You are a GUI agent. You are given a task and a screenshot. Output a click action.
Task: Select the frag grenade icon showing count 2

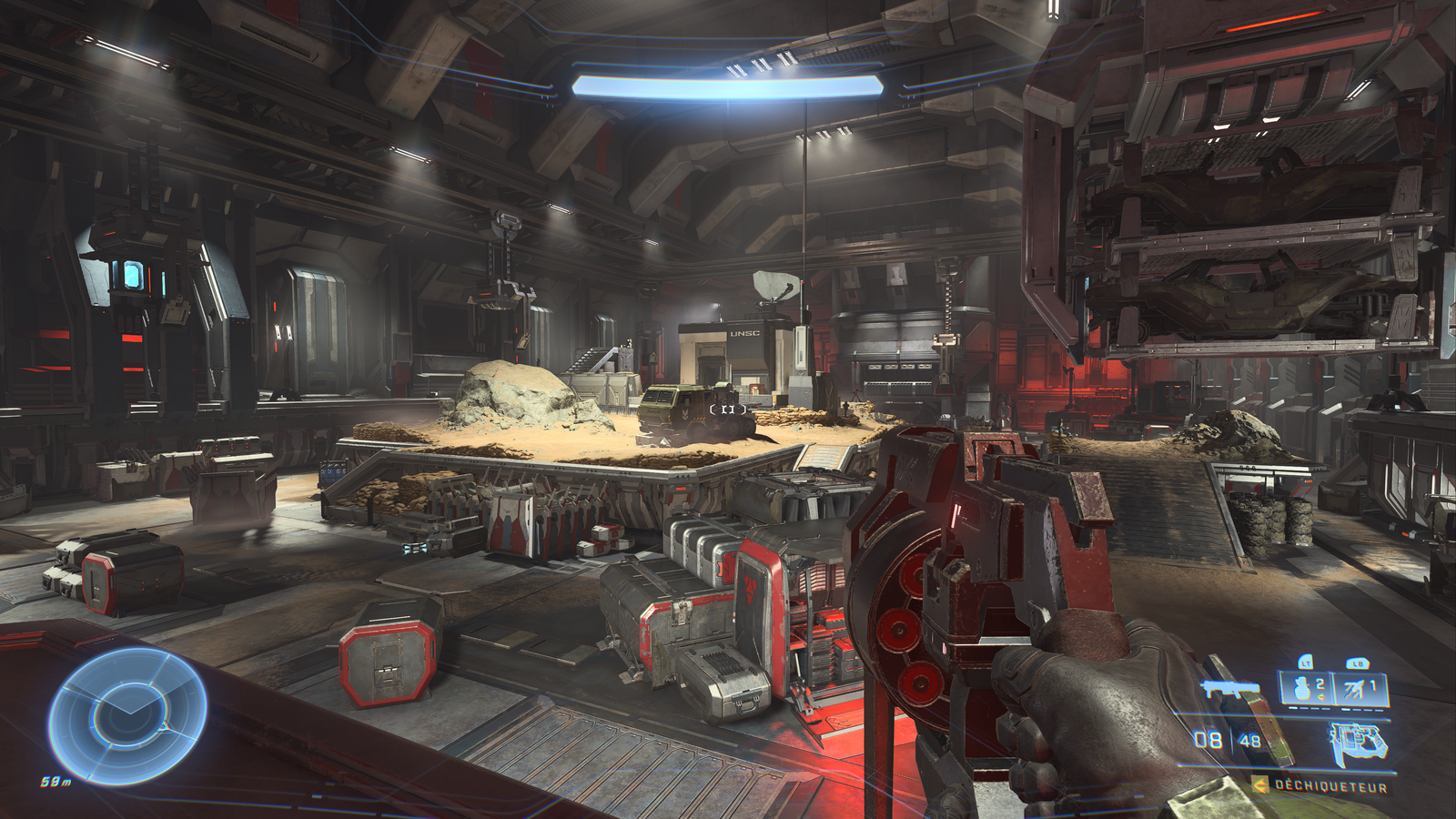point(1302,689)
